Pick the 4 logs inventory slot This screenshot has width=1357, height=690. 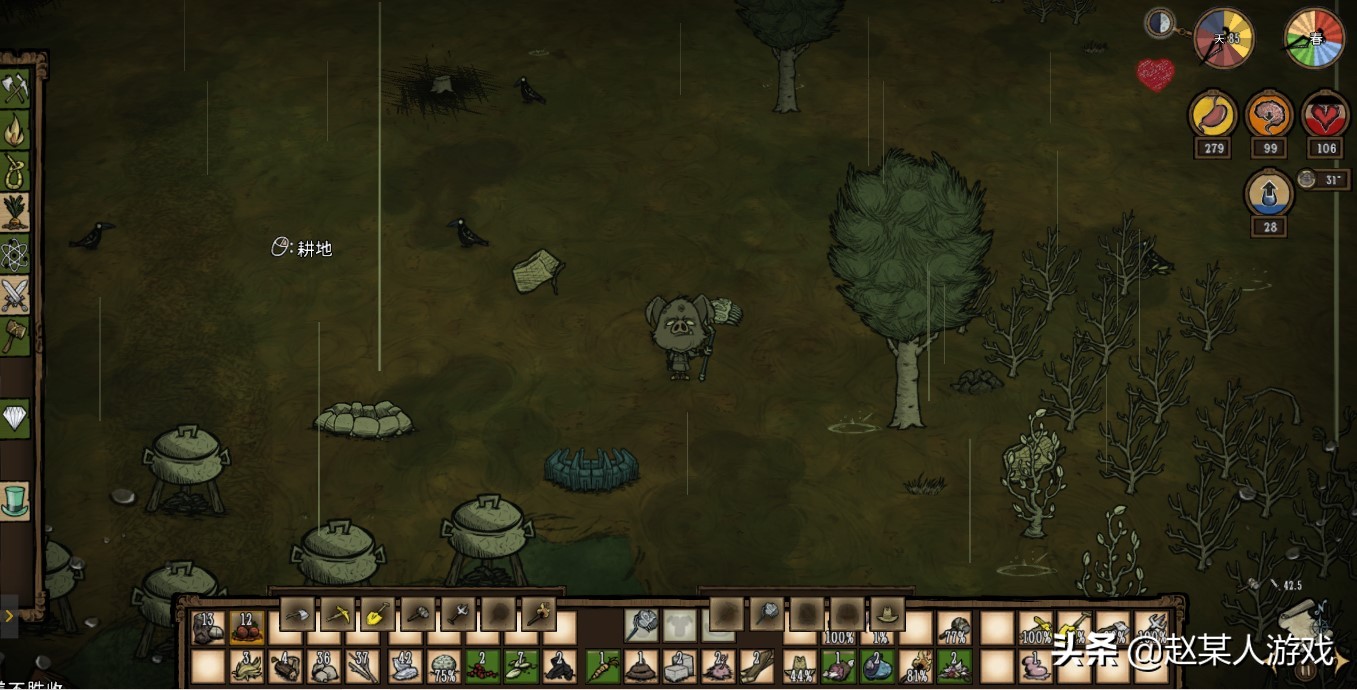(286, 667)
